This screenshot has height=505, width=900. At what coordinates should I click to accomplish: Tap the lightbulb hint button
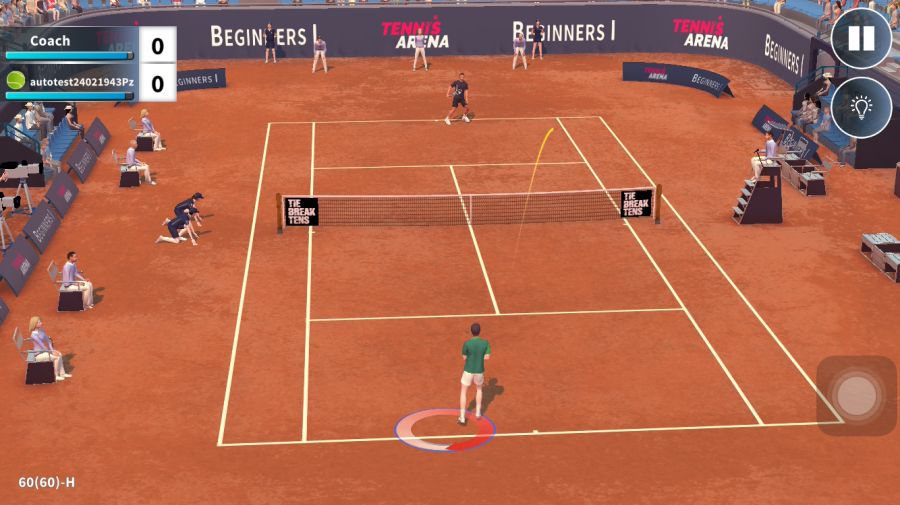[x=861, y=107]
